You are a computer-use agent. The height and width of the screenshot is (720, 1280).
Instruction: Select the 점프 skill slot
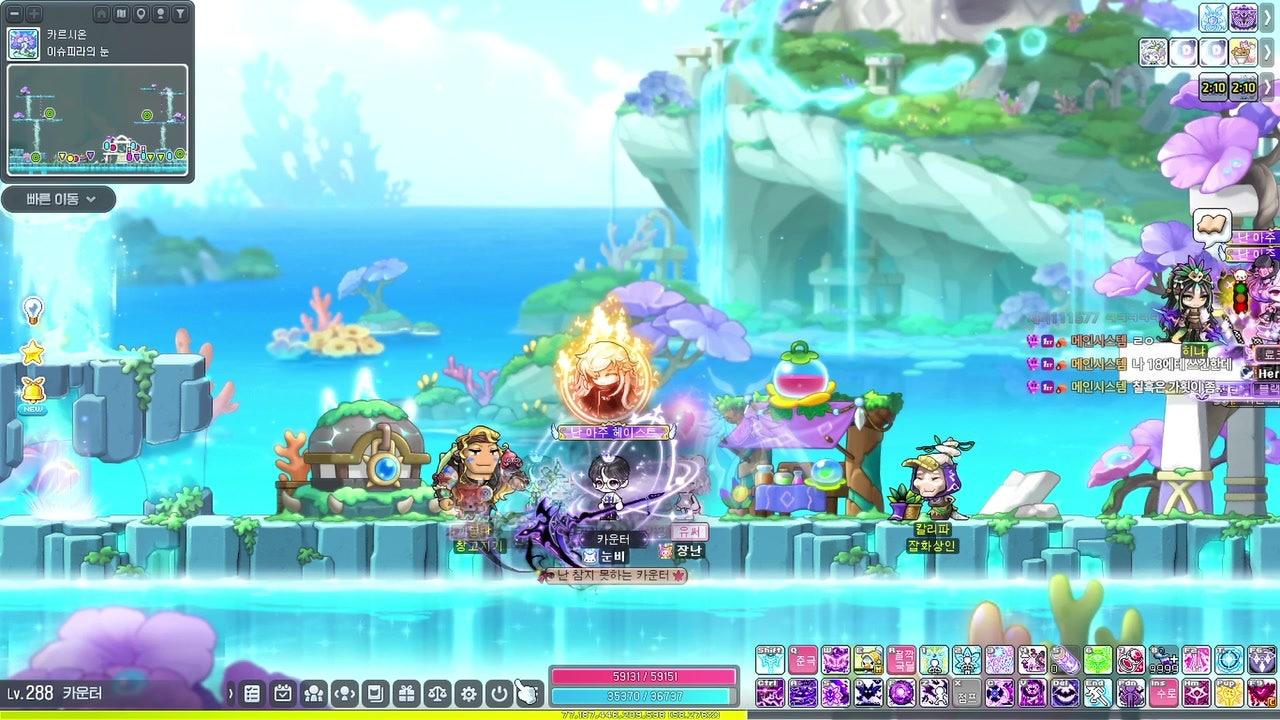tap(967, 692)
